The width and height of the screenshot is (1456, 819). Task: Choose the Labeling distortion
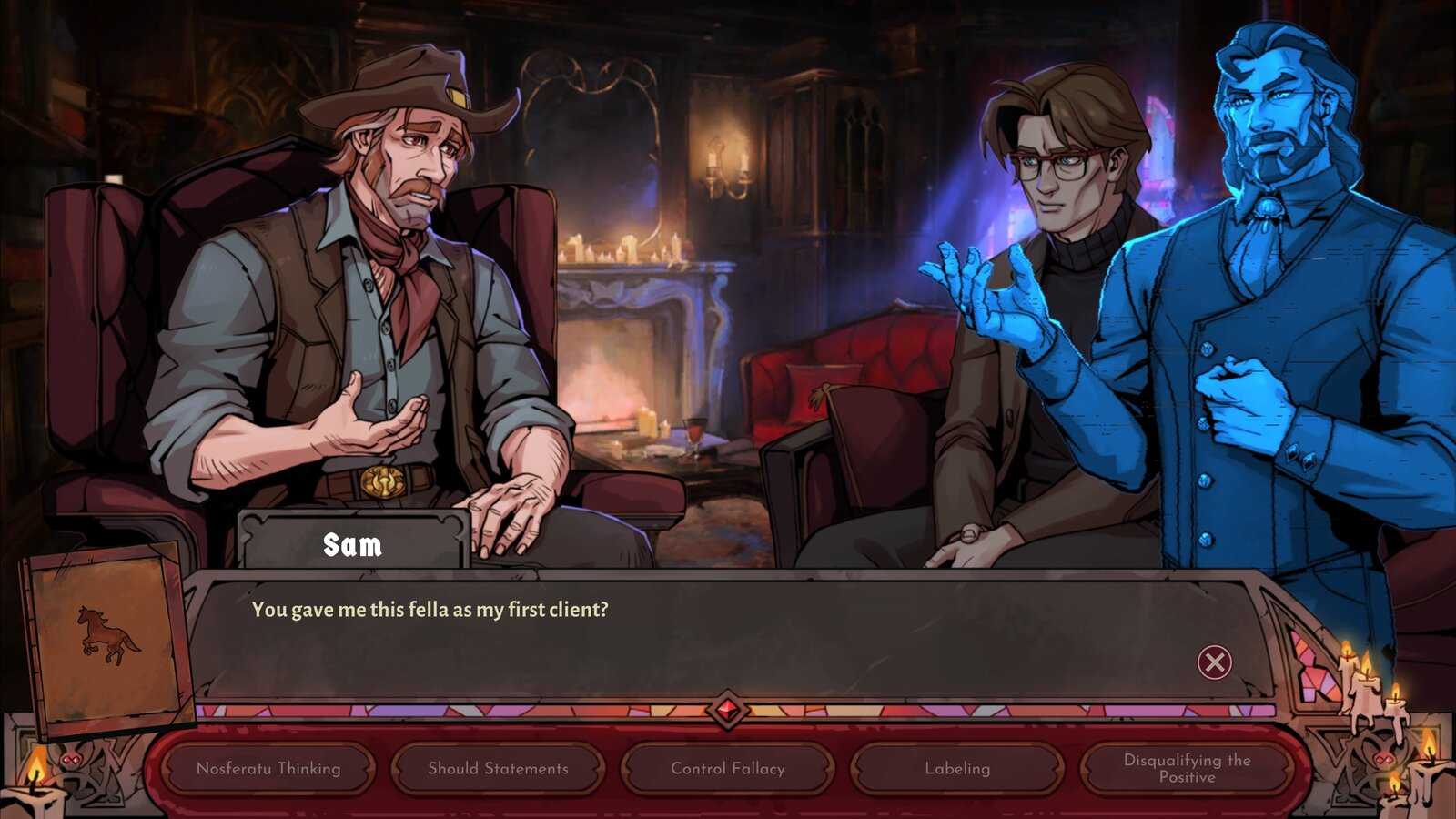click(957, 768)
